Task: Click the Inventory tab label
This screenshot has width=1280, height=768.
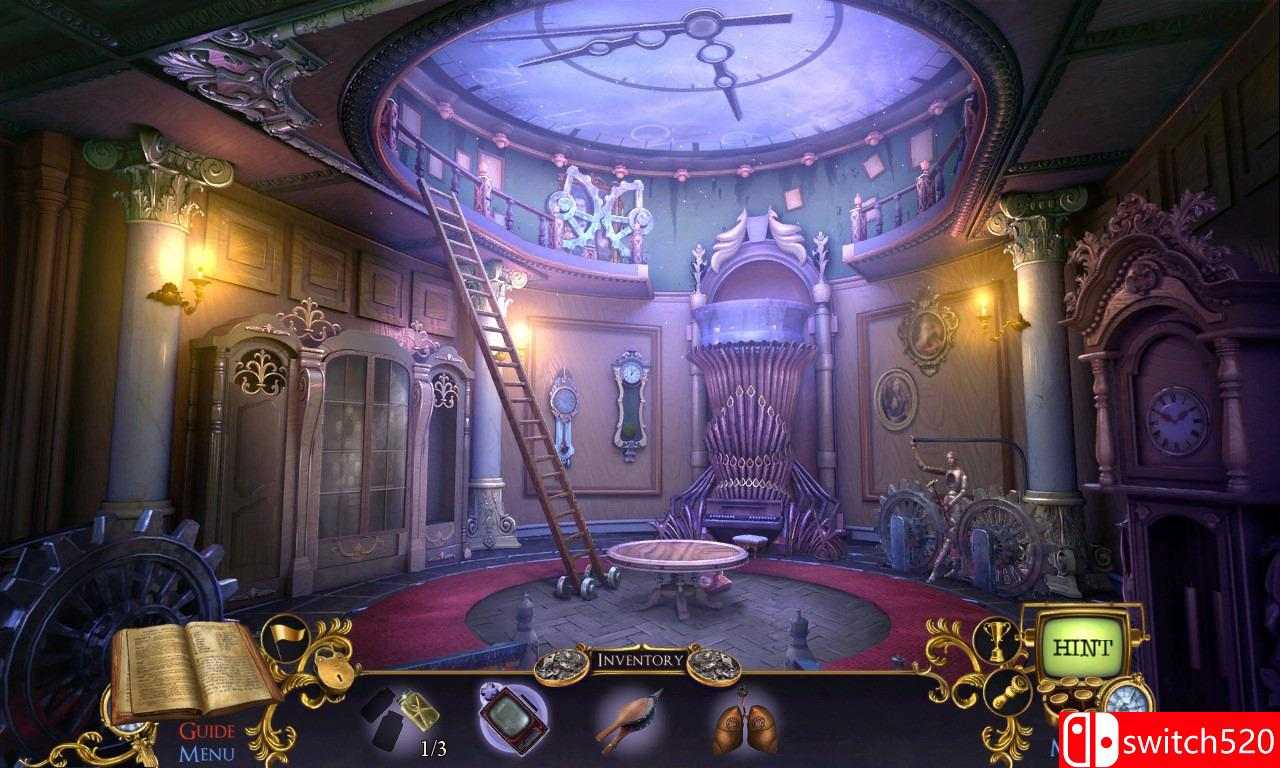Action: (x=640, y=659)
